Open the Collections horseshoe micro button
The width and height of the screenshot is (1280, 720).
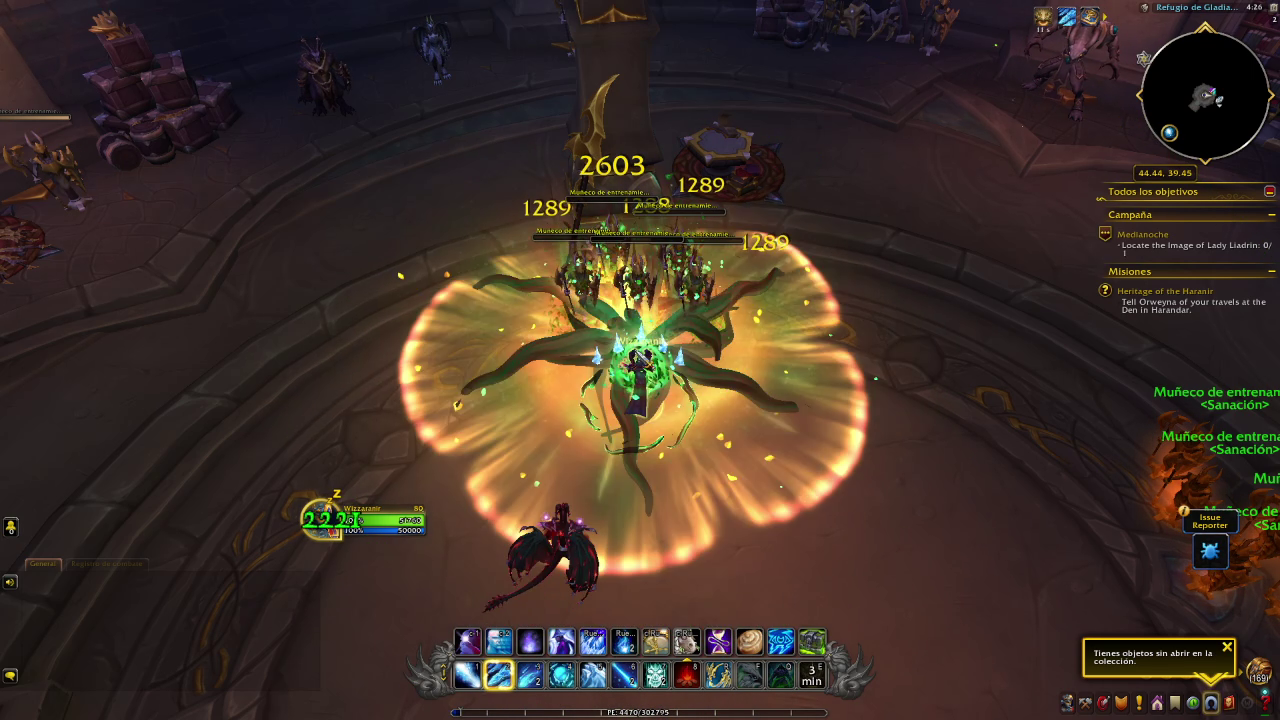[1211, 704]
